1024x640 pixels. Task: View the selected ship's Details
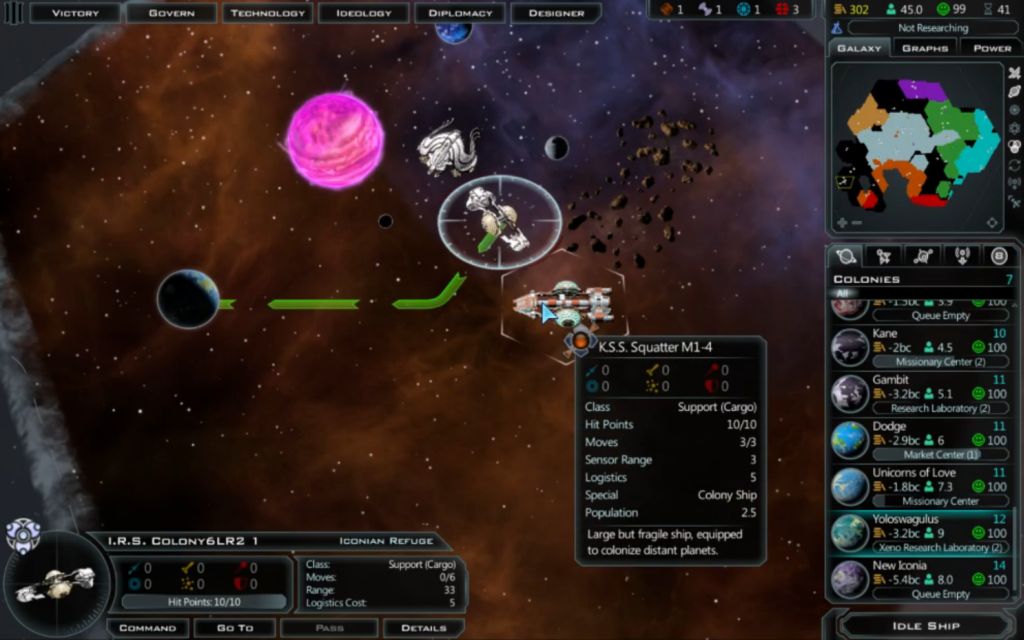(x=423, y=628)
